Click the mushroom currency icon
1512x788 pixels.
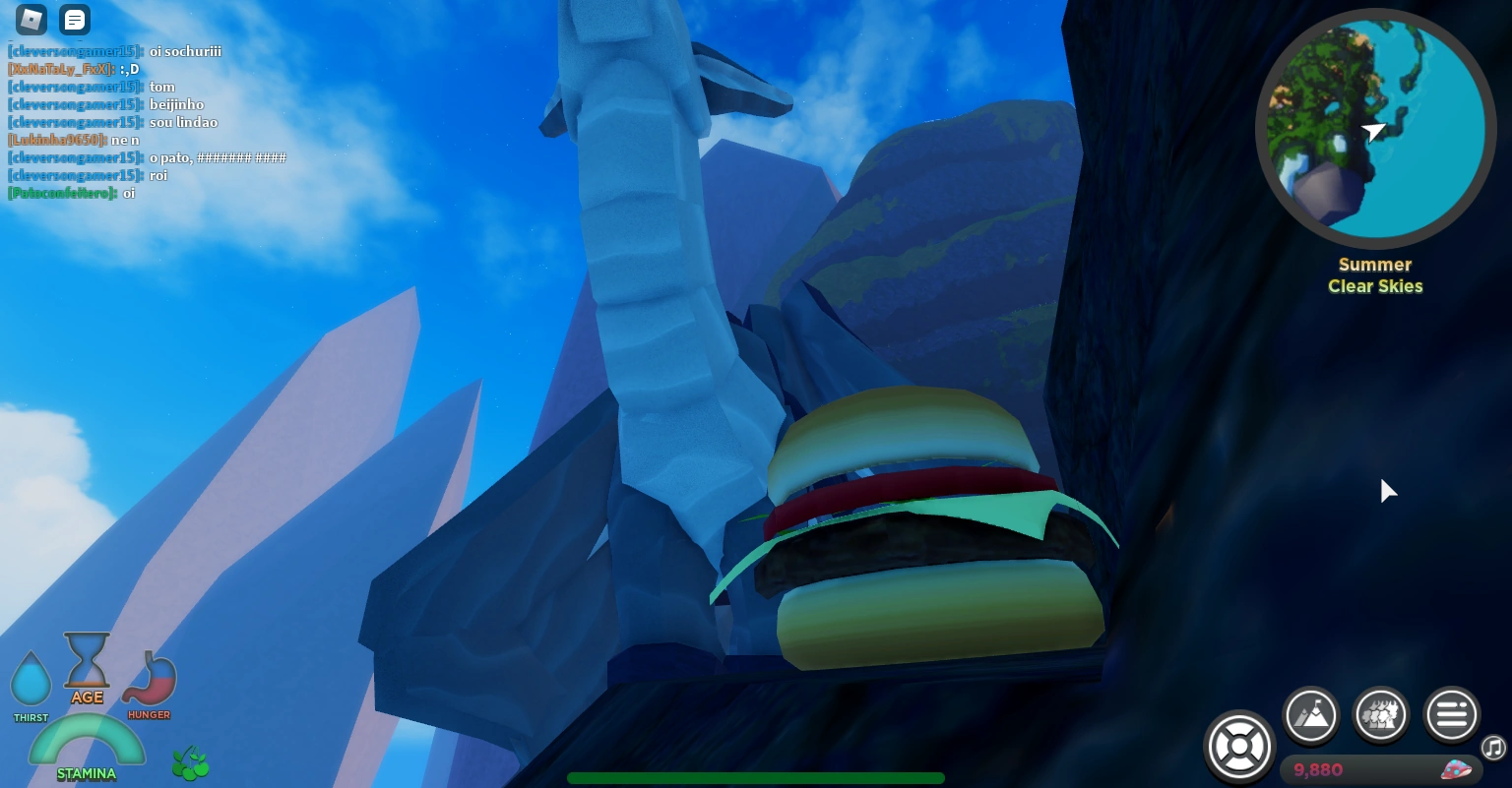coord(1458,770)
